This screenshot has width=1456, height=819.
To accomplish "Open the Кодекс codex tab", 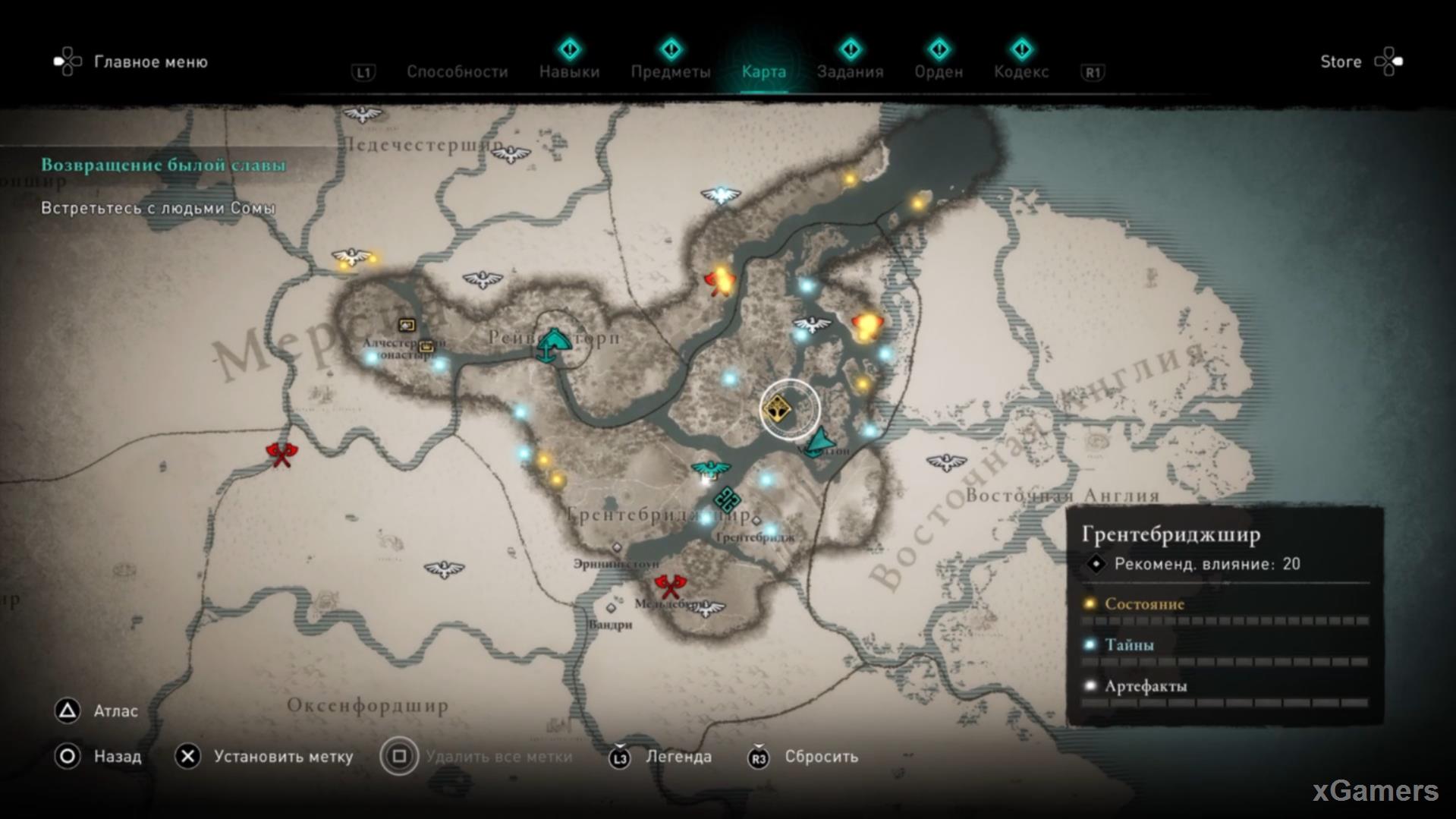I will point(1021,72).
